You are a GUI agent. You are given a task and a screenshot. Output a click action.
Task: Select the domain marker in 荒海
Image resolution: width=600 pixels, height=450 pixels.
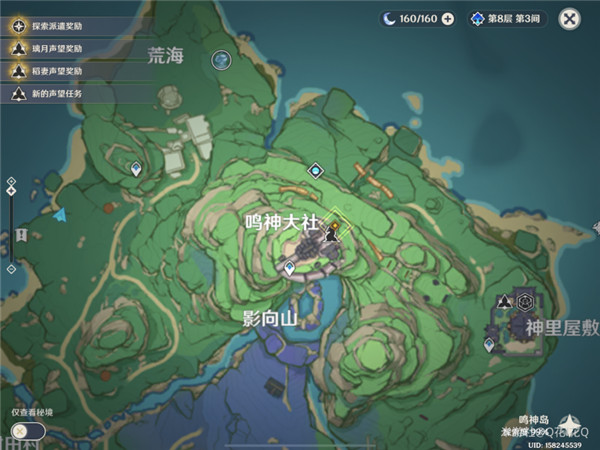pyautogui.click(x=221, y=61)
